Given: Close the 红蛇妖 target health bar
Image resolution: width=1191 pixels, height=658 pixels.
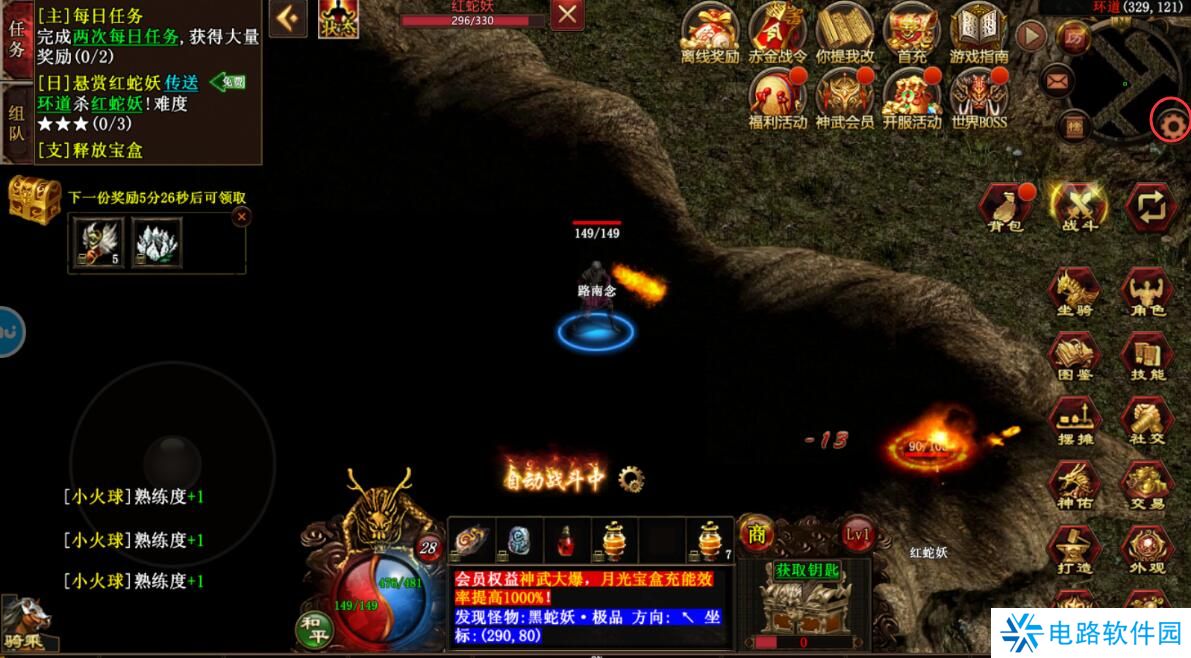Looking at the screenshot, I should pyautogui.click(x=568, y=15).
